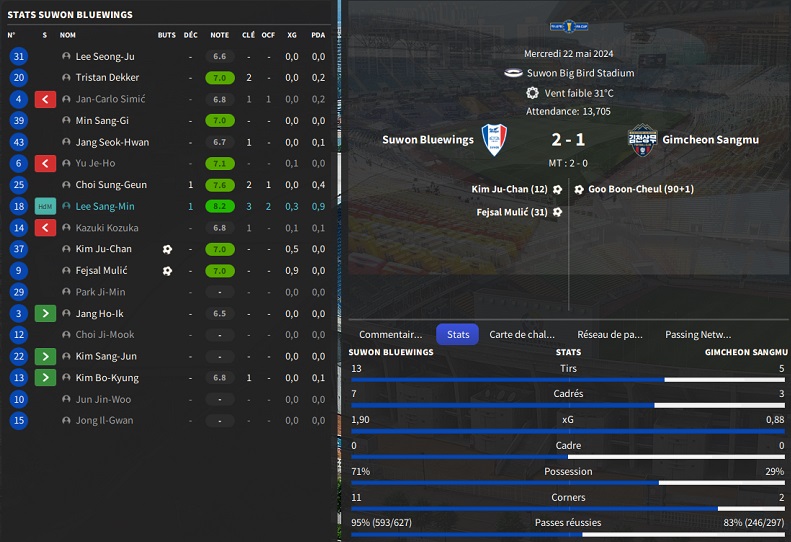Screen dimensions: 791x542
Task: Open the Gimcheon Sangmu team name
Action: [x=710, y=140]
